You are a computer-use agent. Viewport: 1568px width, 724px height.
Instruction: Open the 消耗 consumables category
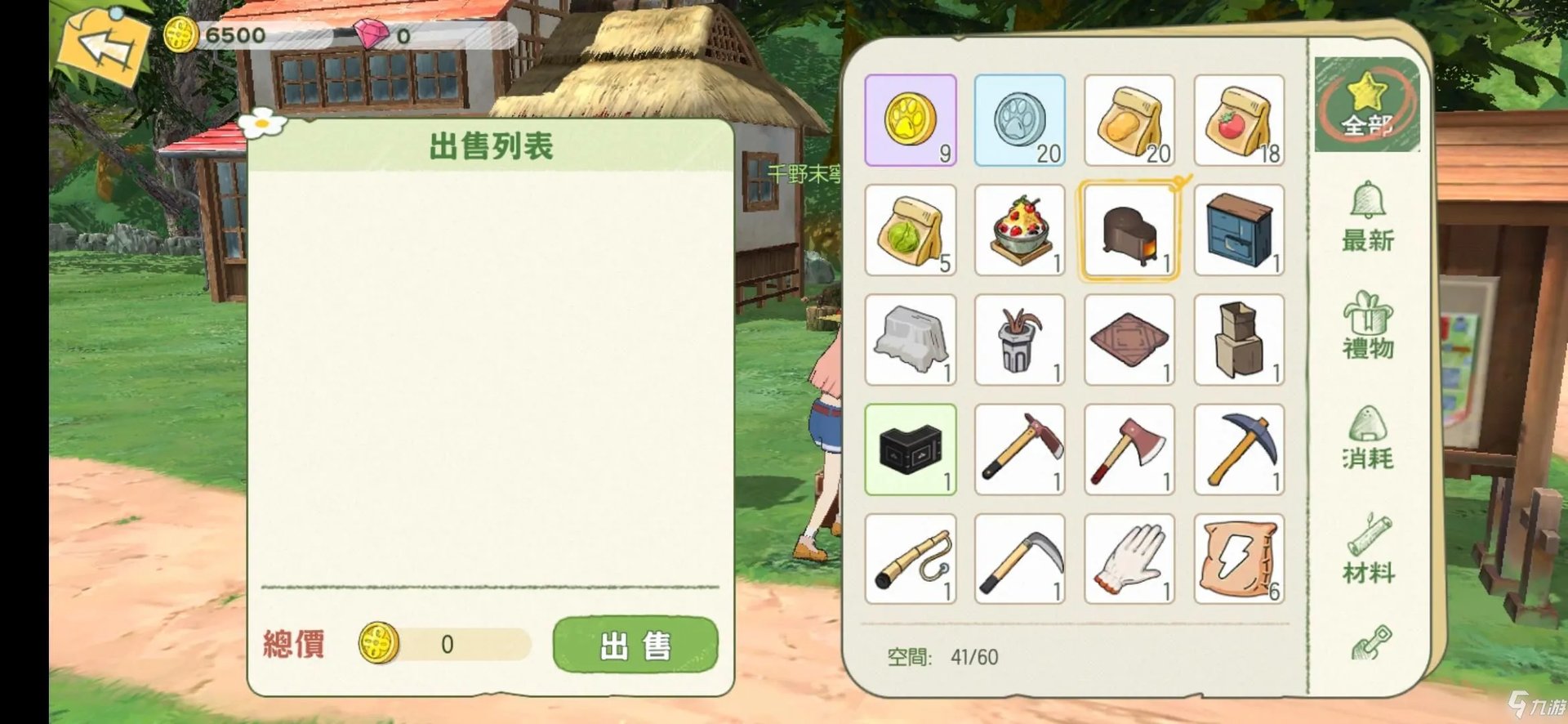pyautogui.click(x=1366, y=437)
